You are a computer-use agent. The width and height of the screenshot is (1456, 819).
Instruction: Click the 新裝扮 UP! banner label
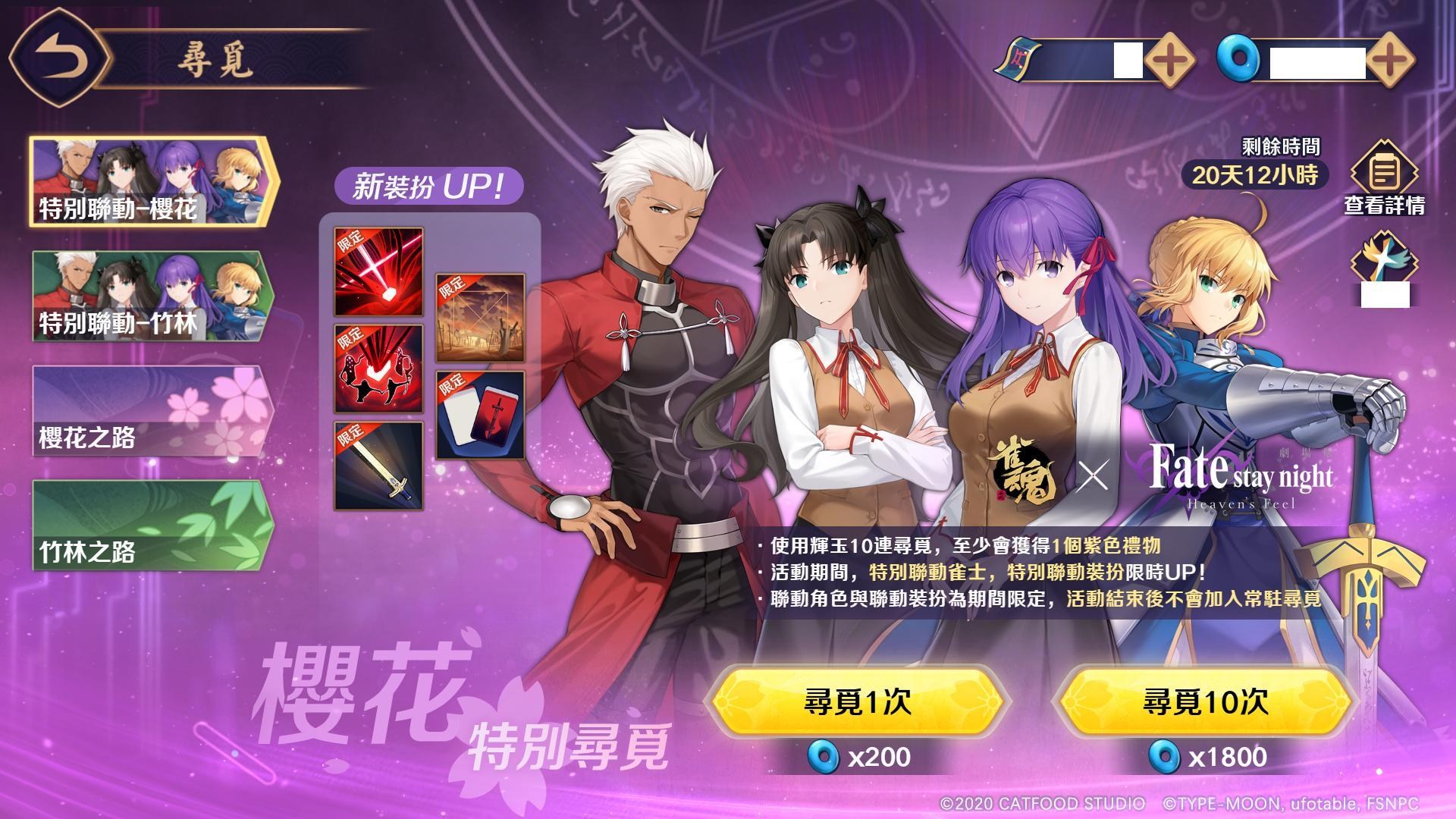[431, 184]
